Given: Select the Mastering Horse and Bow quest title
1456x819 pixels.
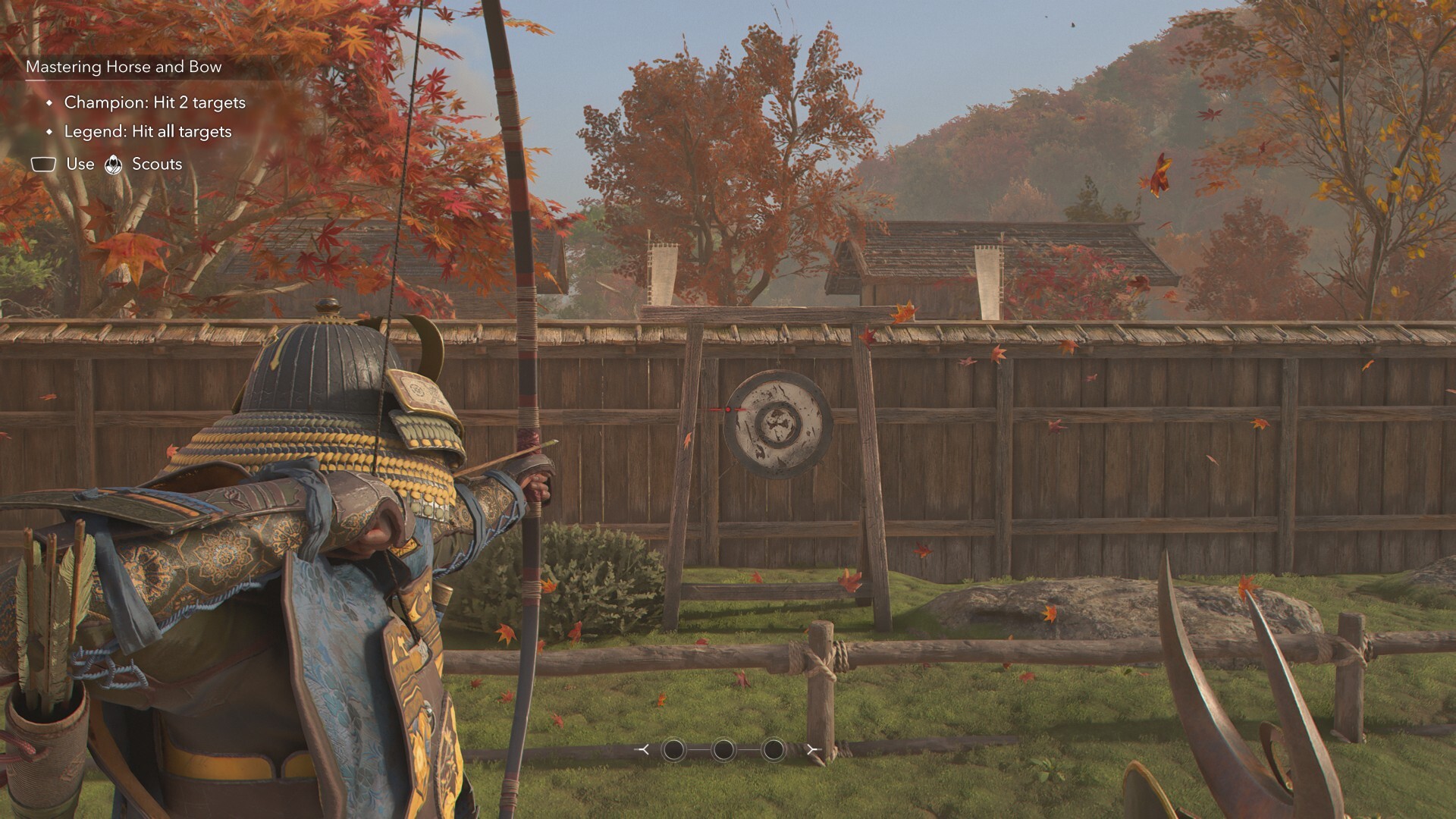Looking at the screenshot, I should coord(124,67).
